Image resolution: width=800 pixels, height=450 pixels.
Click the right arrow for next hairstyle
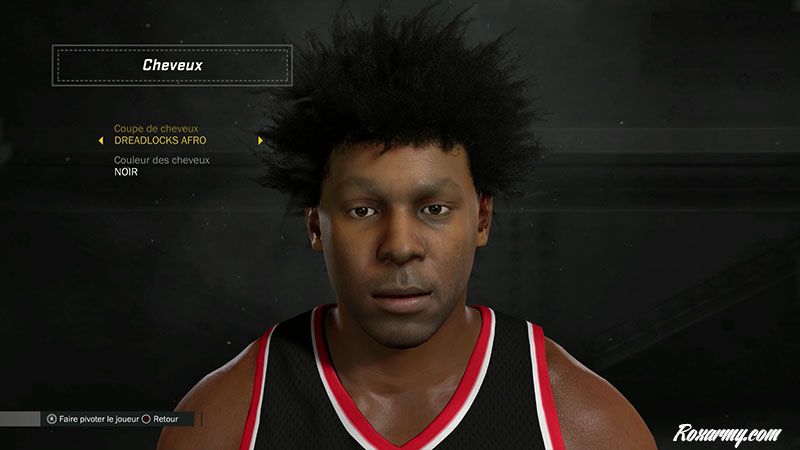pyautogui.click(x=260, y=141)
